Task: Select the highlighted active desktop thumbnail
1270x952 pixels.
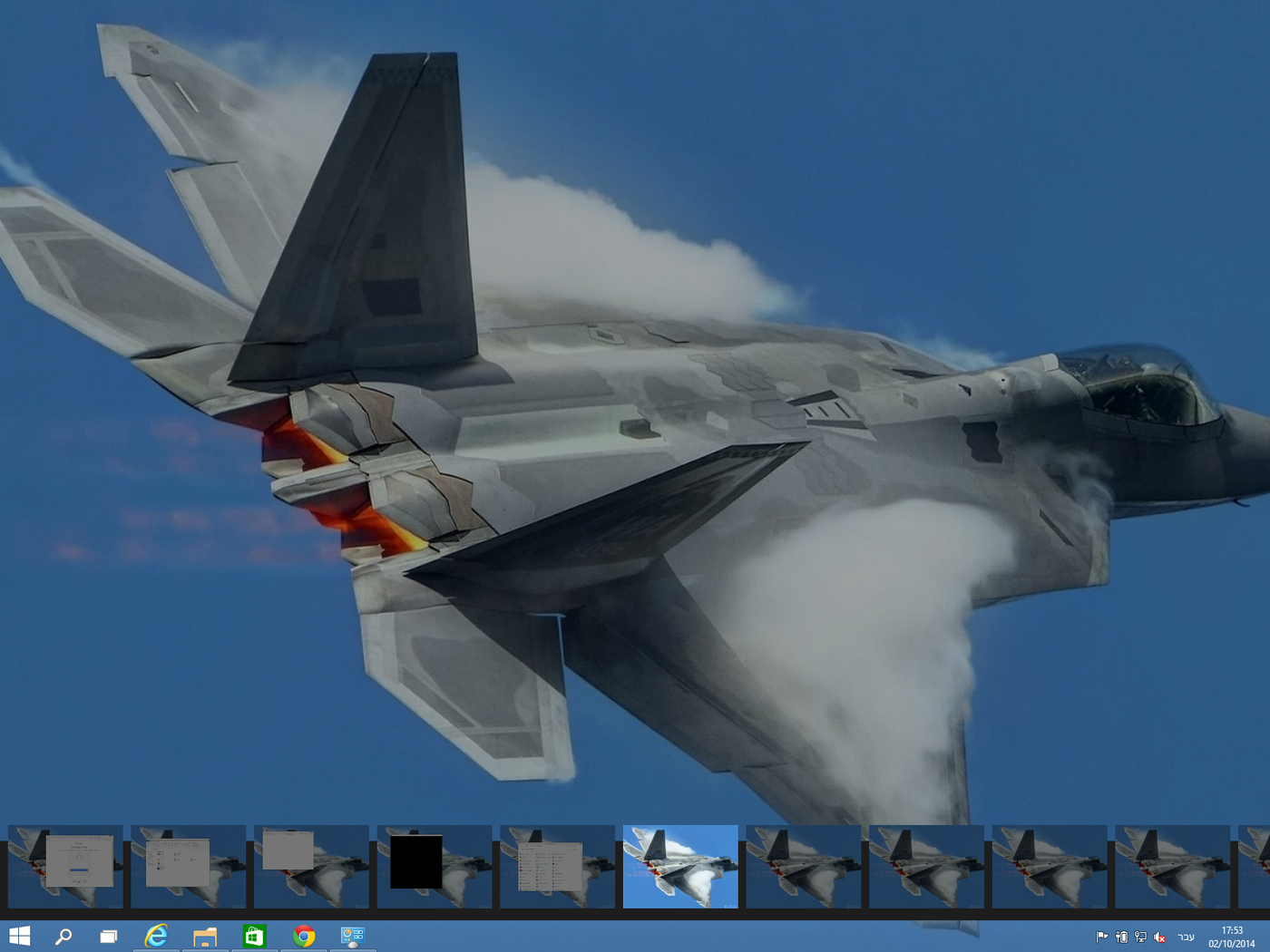Action: pyautogui.click(x=680, y=866)
